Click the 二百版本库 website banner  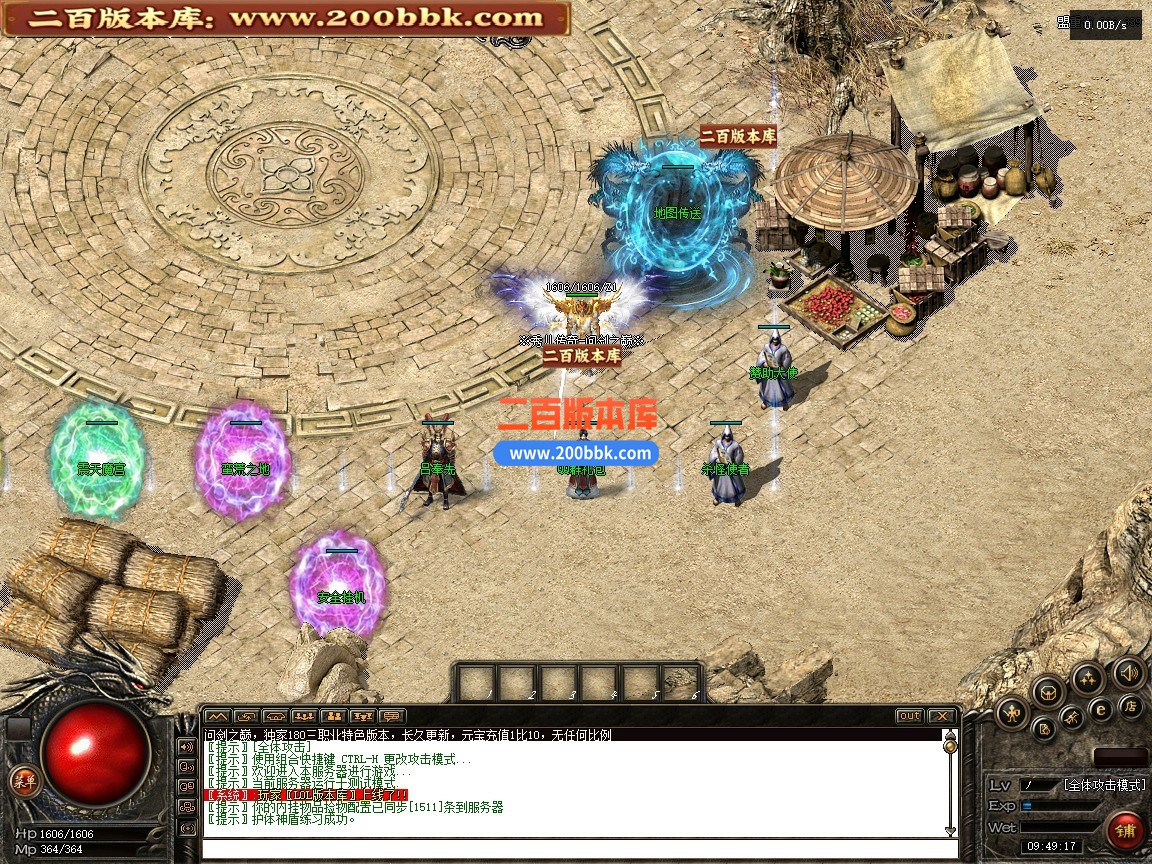[285, 18]
